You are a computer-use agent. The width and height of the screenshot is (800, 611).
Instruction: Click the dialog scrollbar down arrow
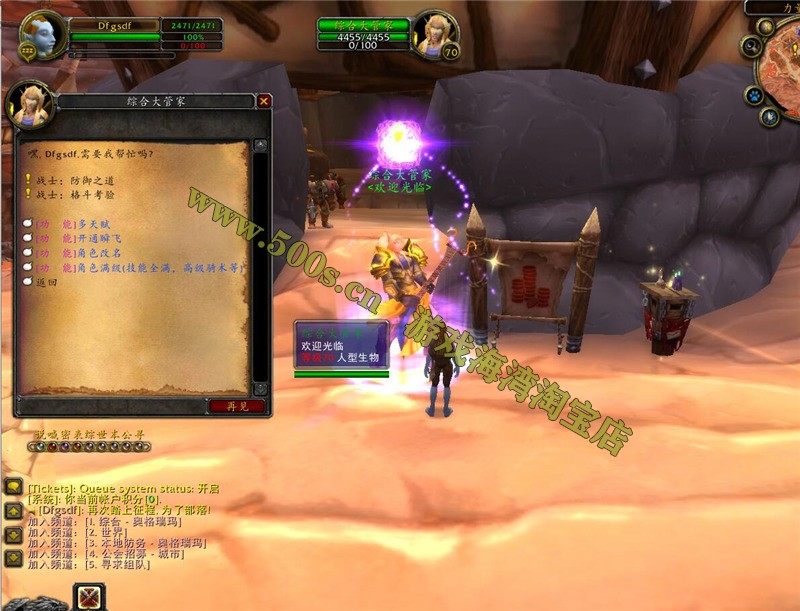[261, 388]
